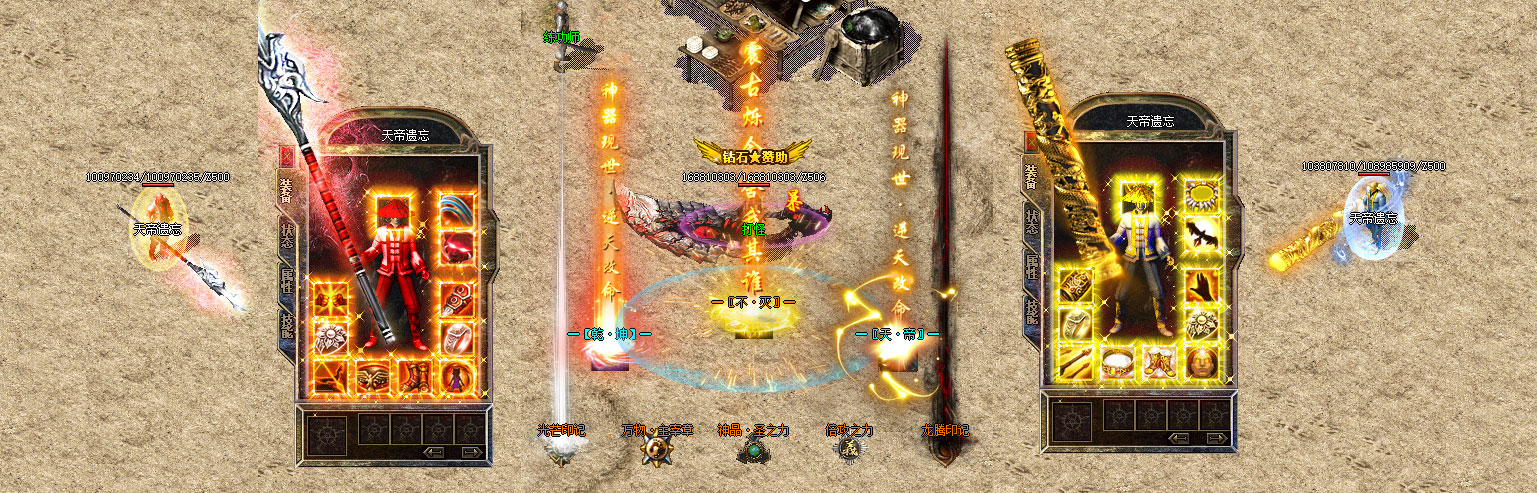Close the red character's equipment panel
The image size is (1537, 493).
286,155
